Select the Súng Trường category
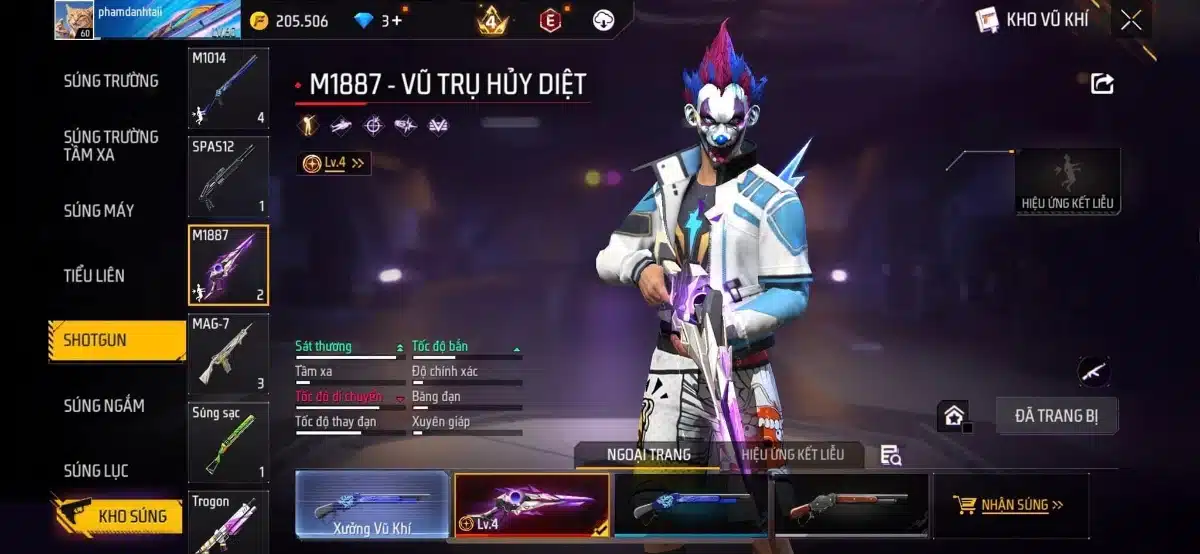Screen dimensions: 1200x554 pyautogui.click(x=111, y=81)
